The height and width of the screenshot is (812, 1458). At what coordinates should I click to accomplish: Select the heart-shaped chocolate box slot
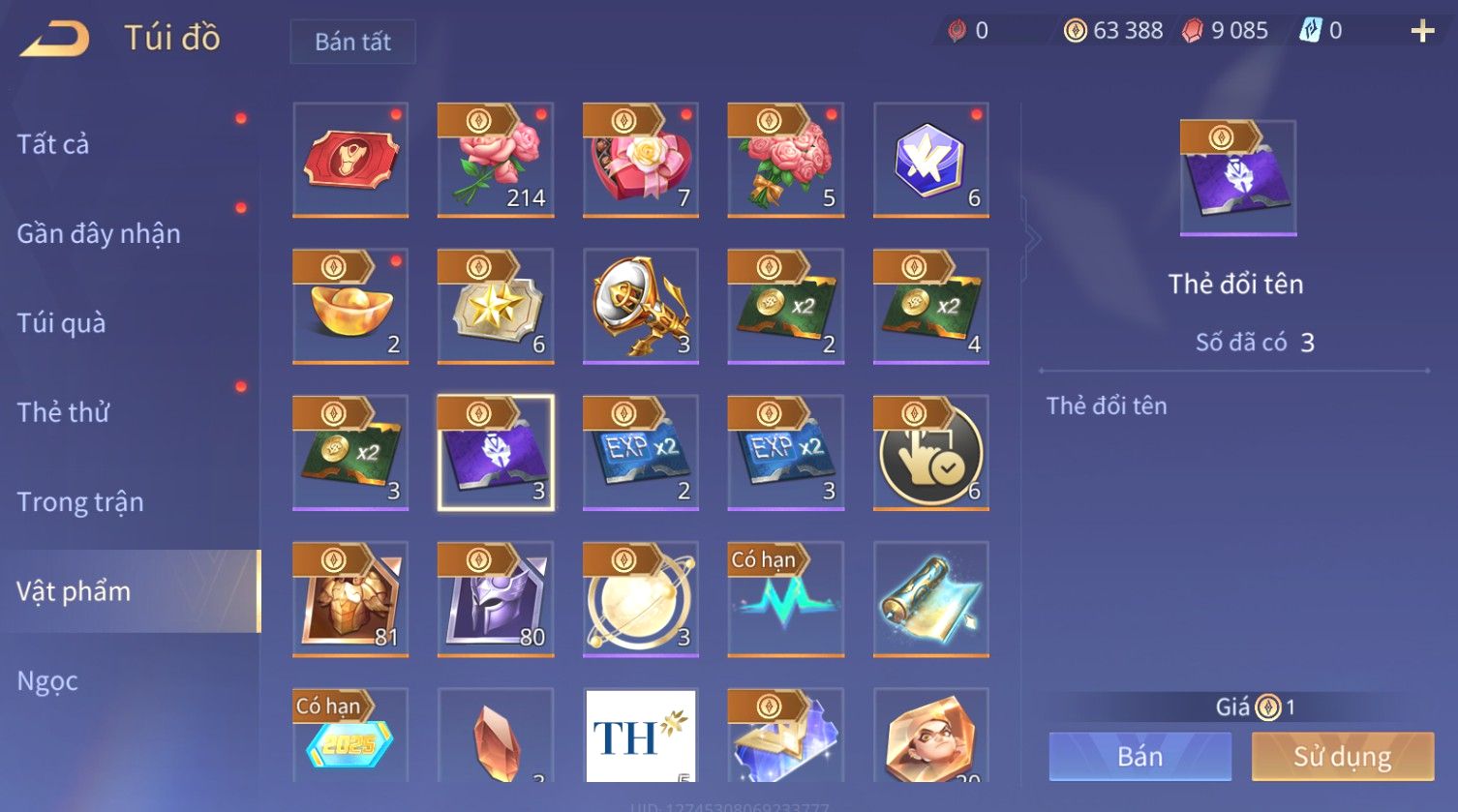[641, 160]
